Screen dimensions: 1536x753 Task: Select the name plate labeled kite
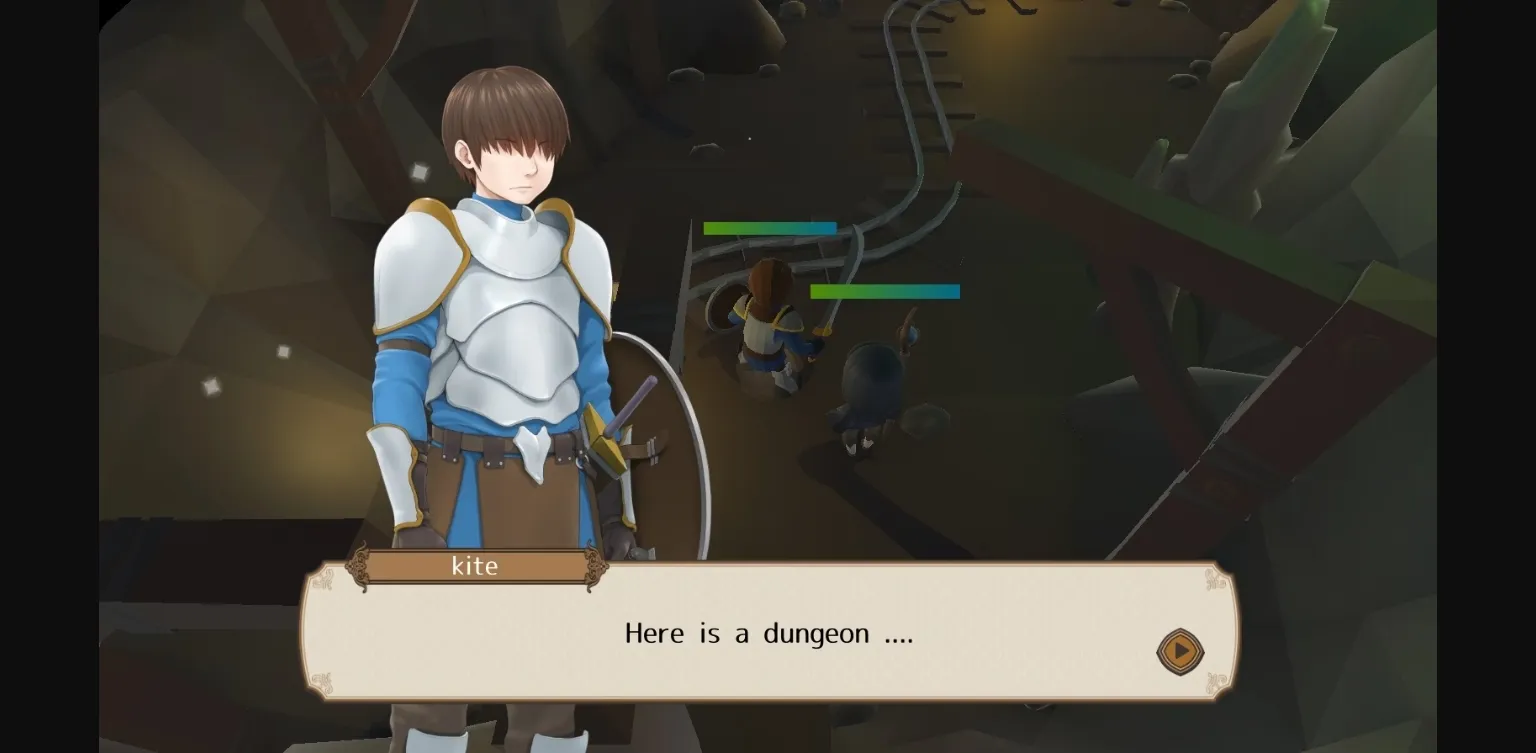tap(477, 566)
